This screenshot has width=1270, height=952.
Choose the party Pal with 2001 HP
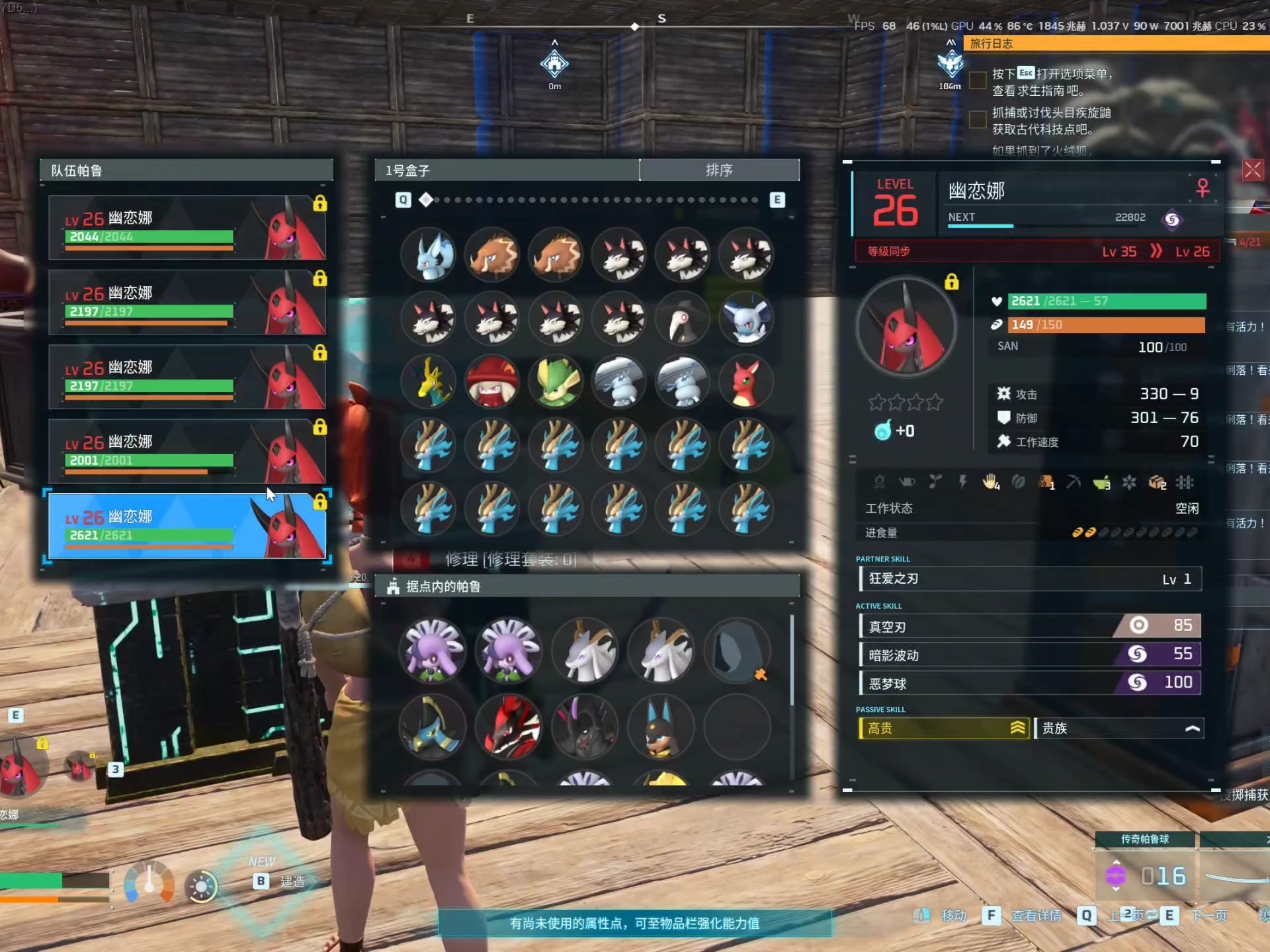click(187, 451)
